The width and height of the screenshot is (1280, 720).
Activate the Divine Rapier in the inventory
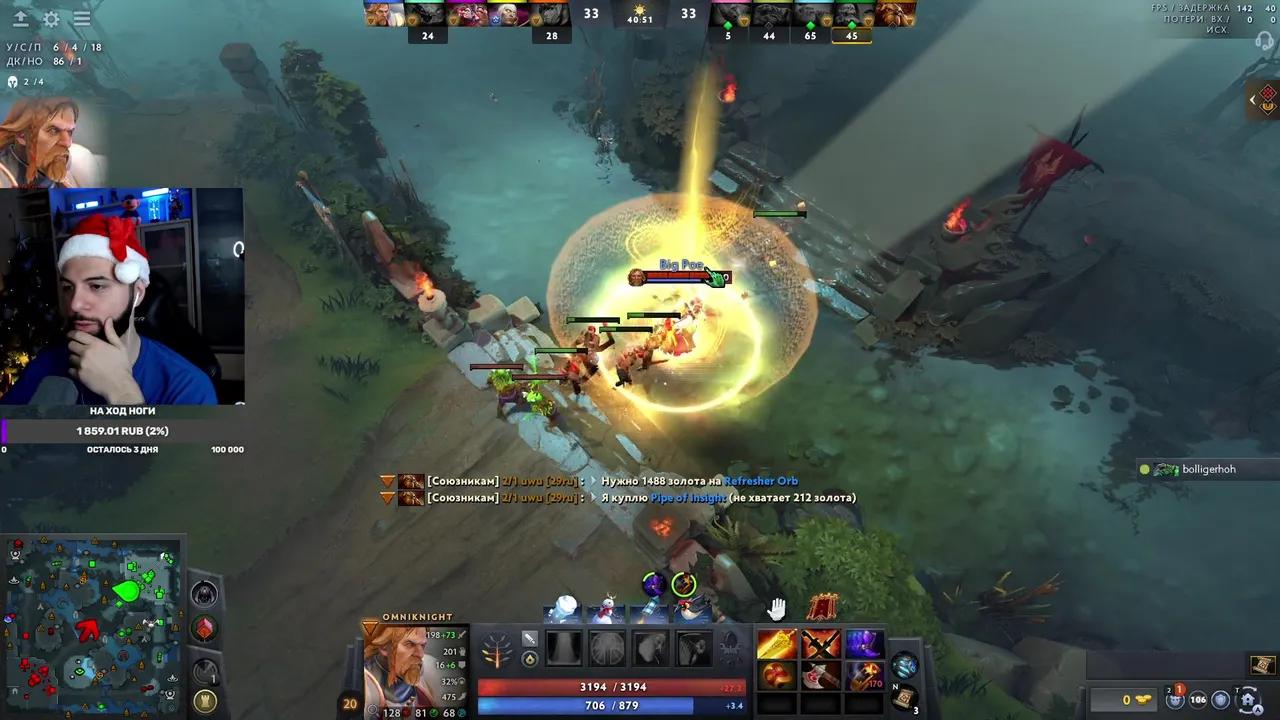pyautogui.click(x=778, y=644)
